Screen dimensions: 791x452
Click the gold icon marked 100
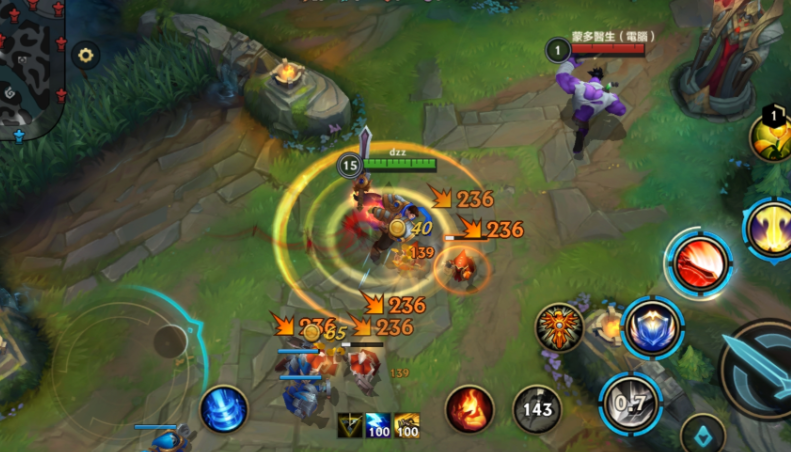coord(406,425)
